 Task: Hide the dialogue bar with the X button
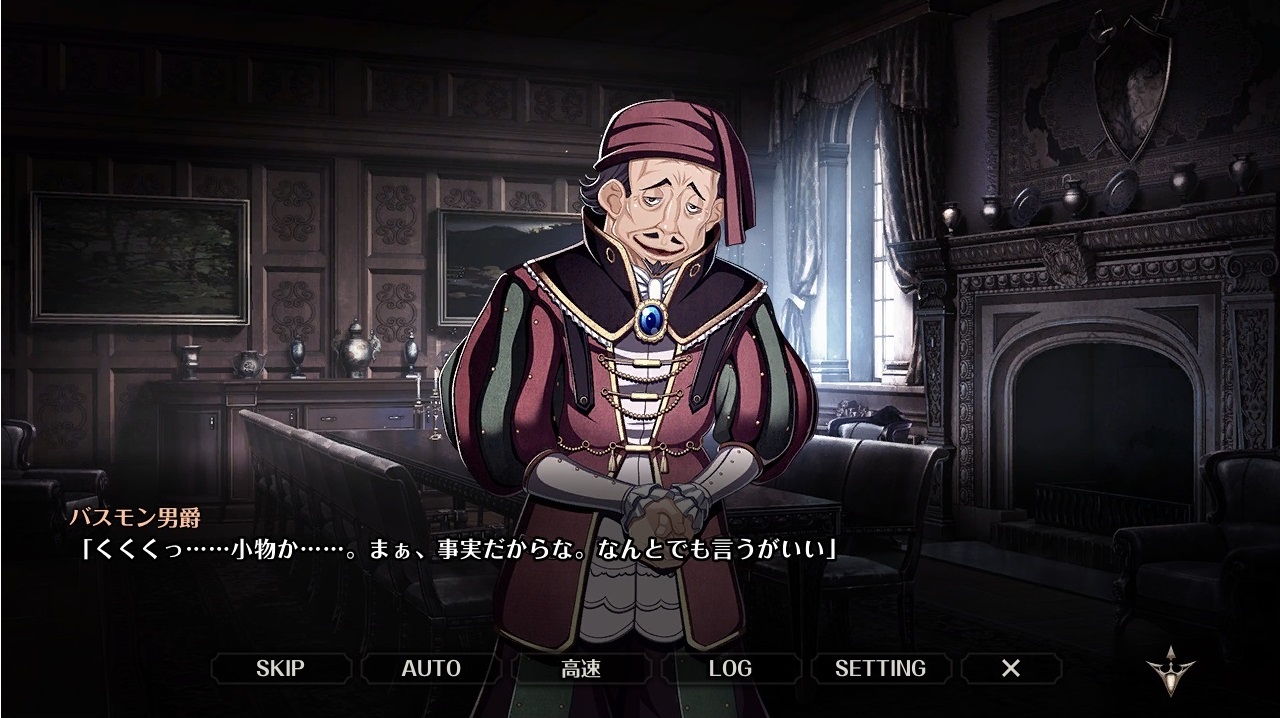tap(1011, 668)
